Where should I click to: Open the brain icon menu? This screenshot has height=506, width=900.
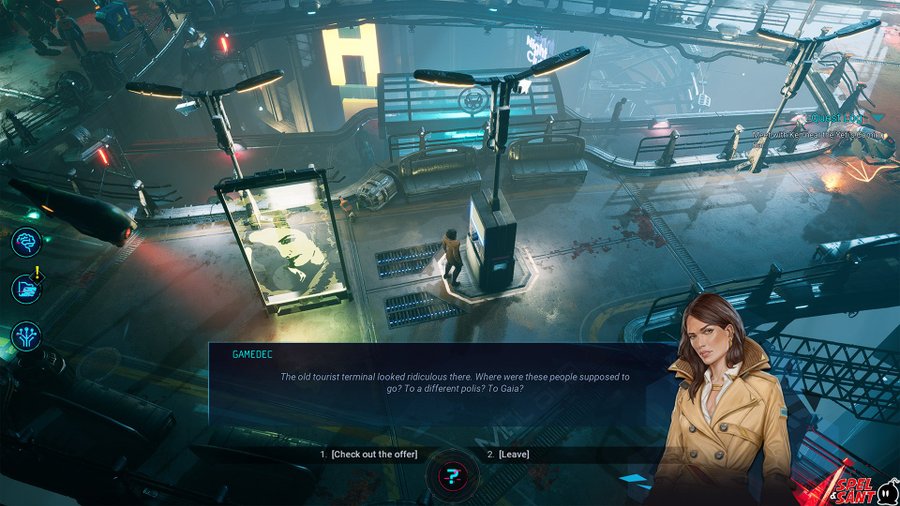[x=25, y=243]
